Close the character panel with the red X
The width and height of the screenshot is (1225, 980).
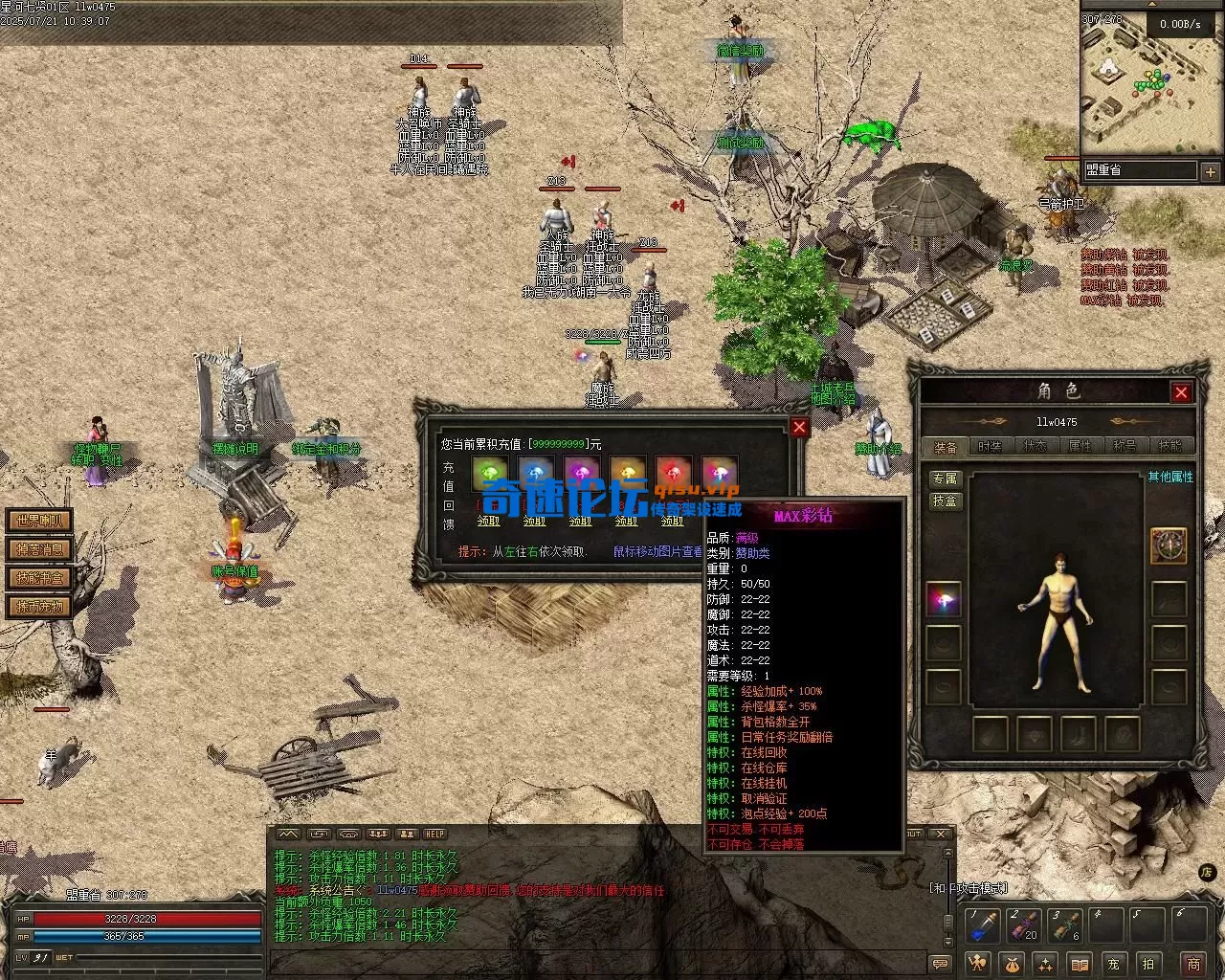point(1181,392)
